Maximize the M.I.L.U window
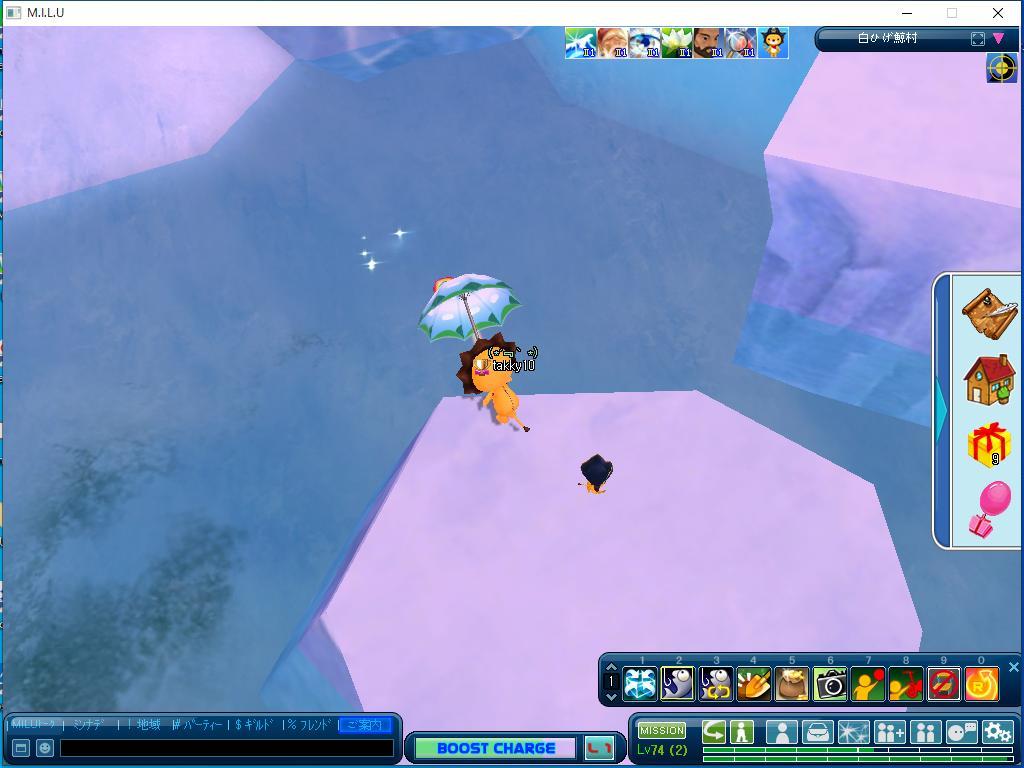The height and width of the screenshot is (768, 1024). [x=952, y=13]
